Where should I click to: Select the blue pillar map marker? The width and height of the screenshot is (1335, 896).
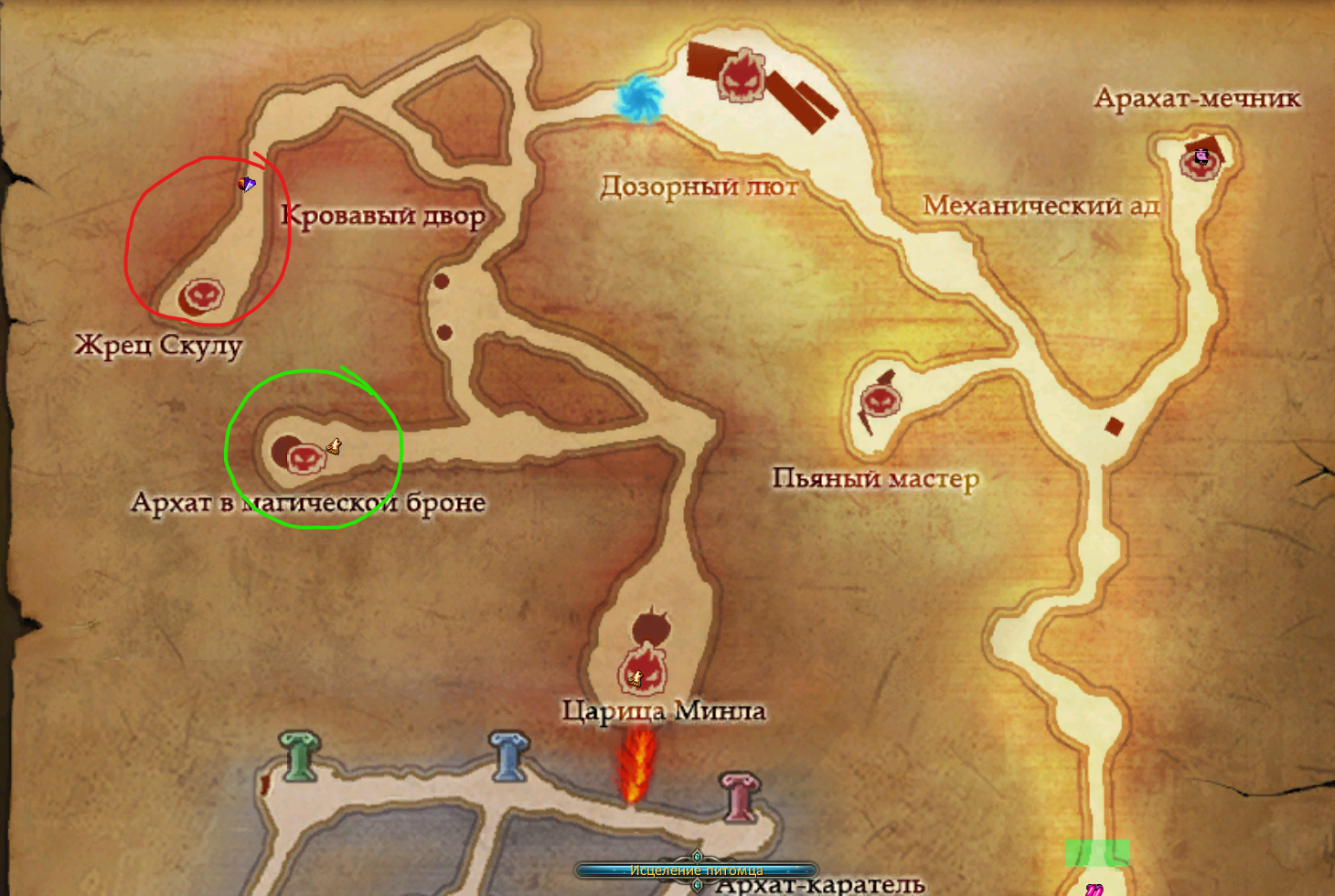pos(508,755)
